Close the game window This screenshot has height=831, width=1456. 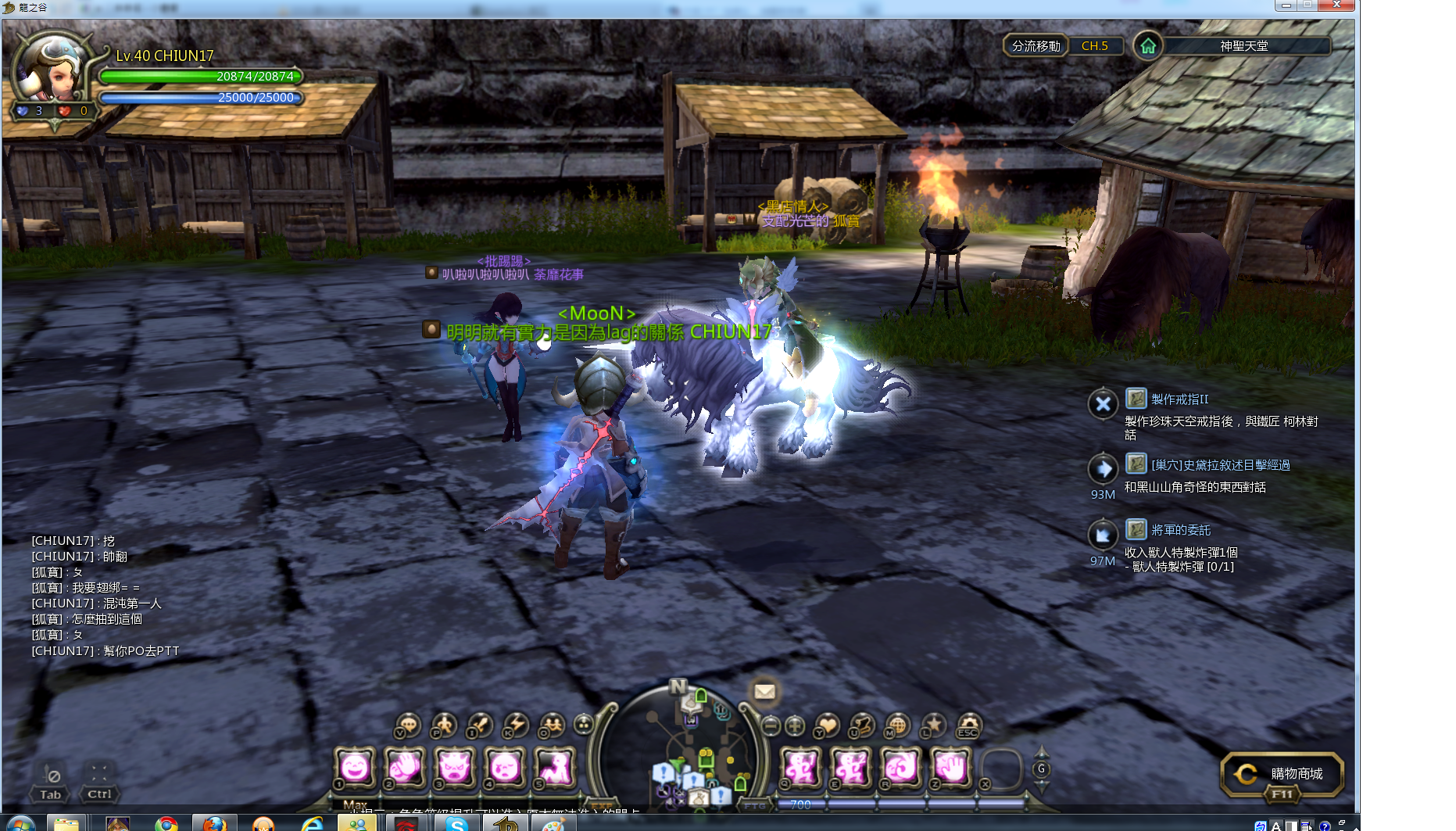1336,5
